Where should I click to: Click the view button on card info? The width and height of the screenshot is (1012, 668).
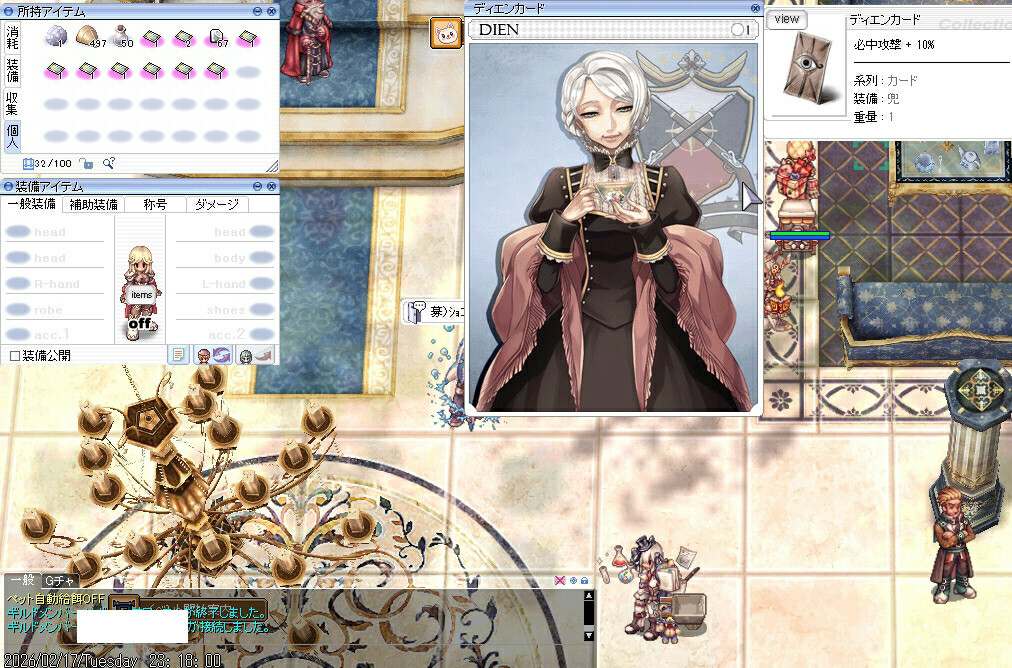pyautogui.click(x=788, y=19)
